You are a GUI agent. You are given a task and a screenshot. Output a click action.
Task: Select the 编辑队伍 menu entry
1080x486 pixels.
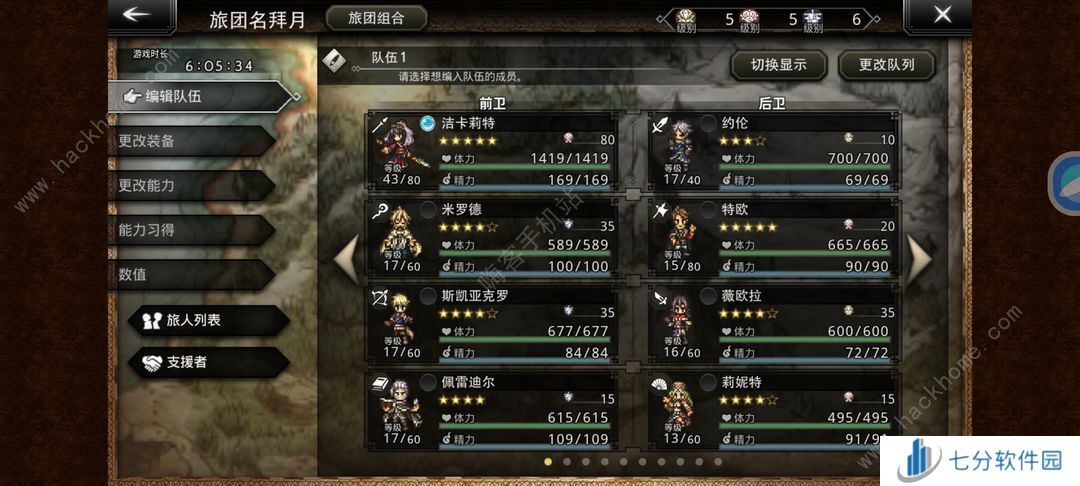[200, 96]
